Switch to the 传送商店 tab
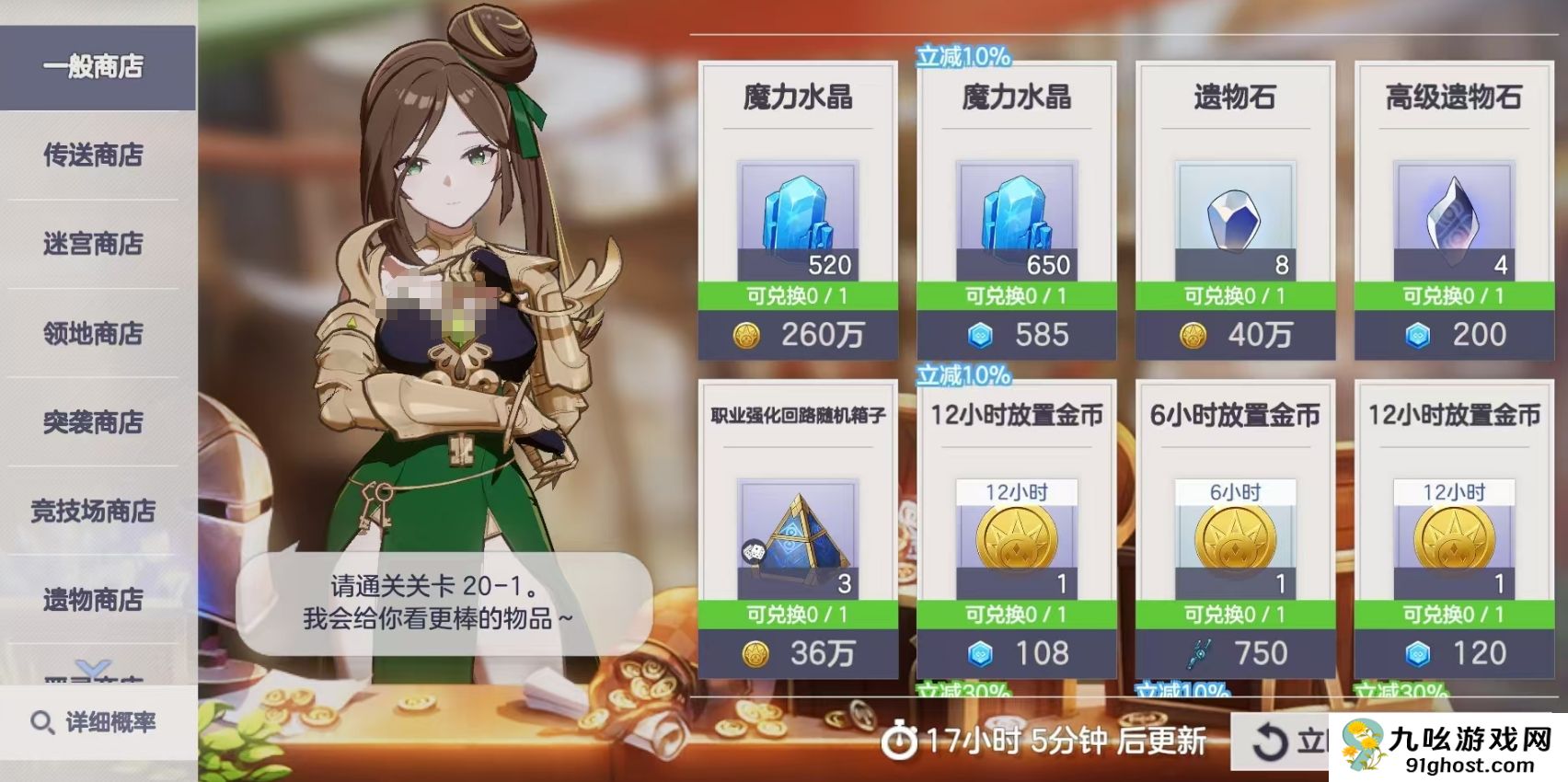Image resolution: width=1568 pixels, height=782 pixels. click(x=92, y=156)
